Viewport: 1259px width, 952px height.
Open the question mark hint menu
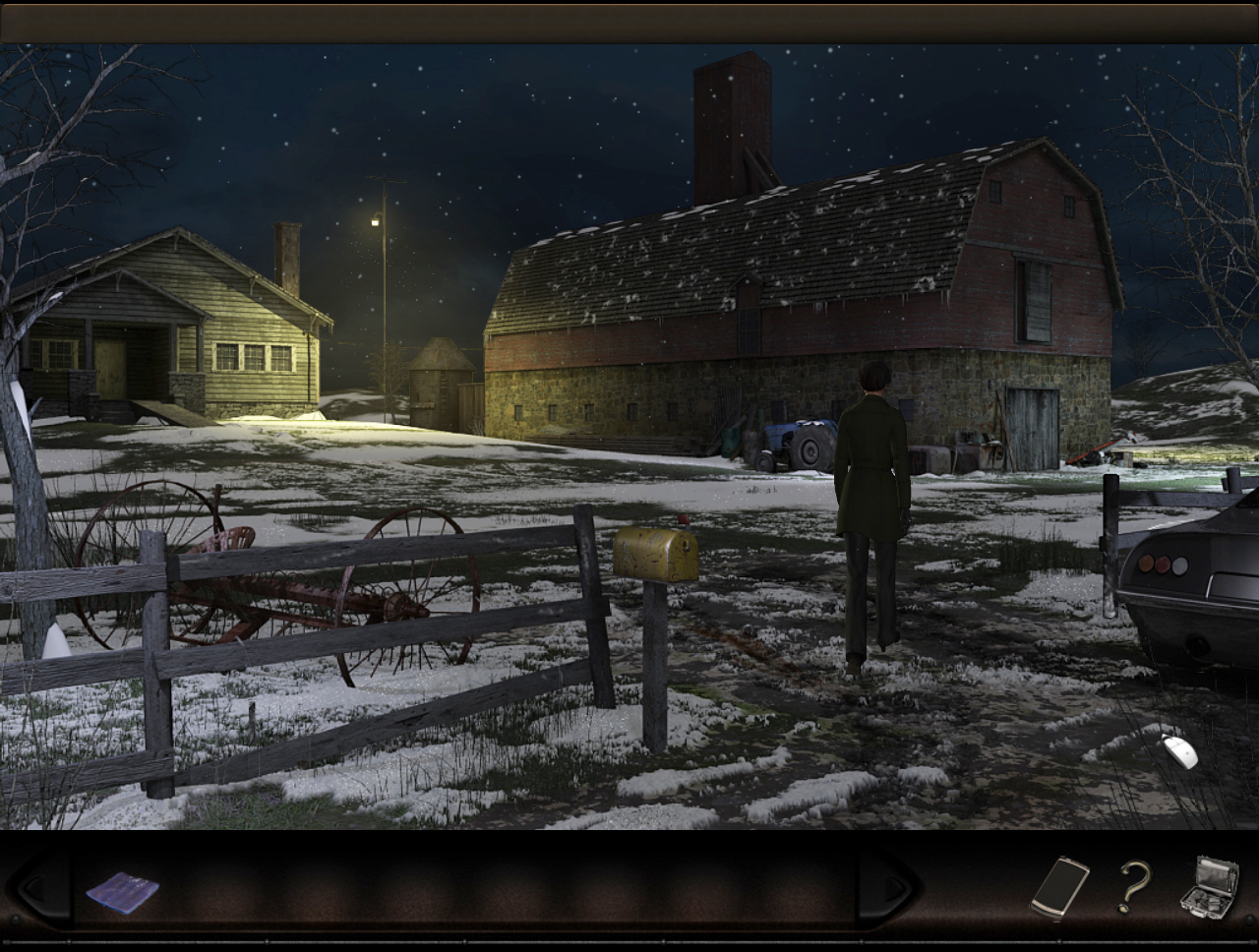click(x=1134, y=887)
